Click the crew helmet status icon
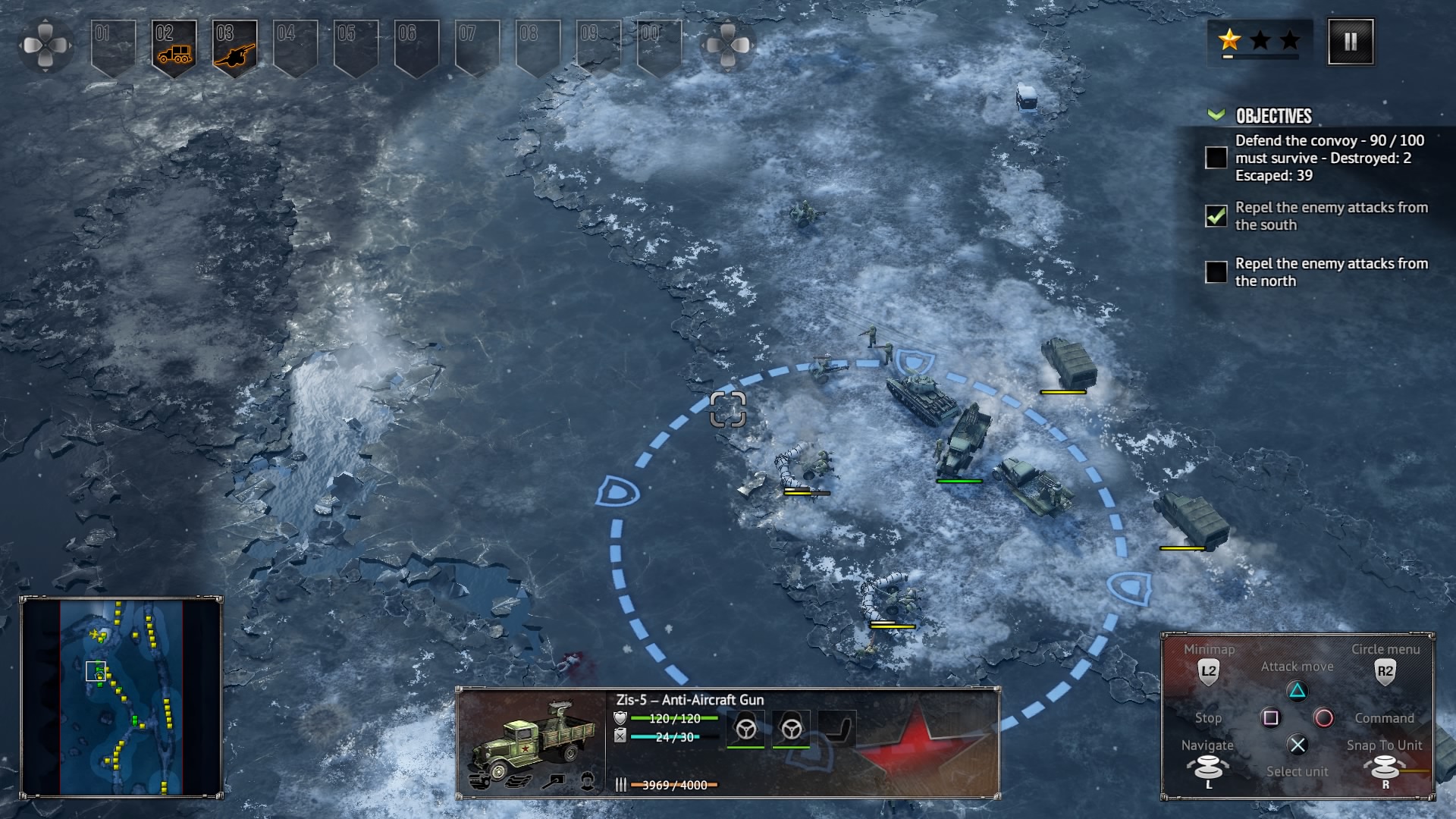The width and height of the screenshot is (1456, 819). [587, 780]
